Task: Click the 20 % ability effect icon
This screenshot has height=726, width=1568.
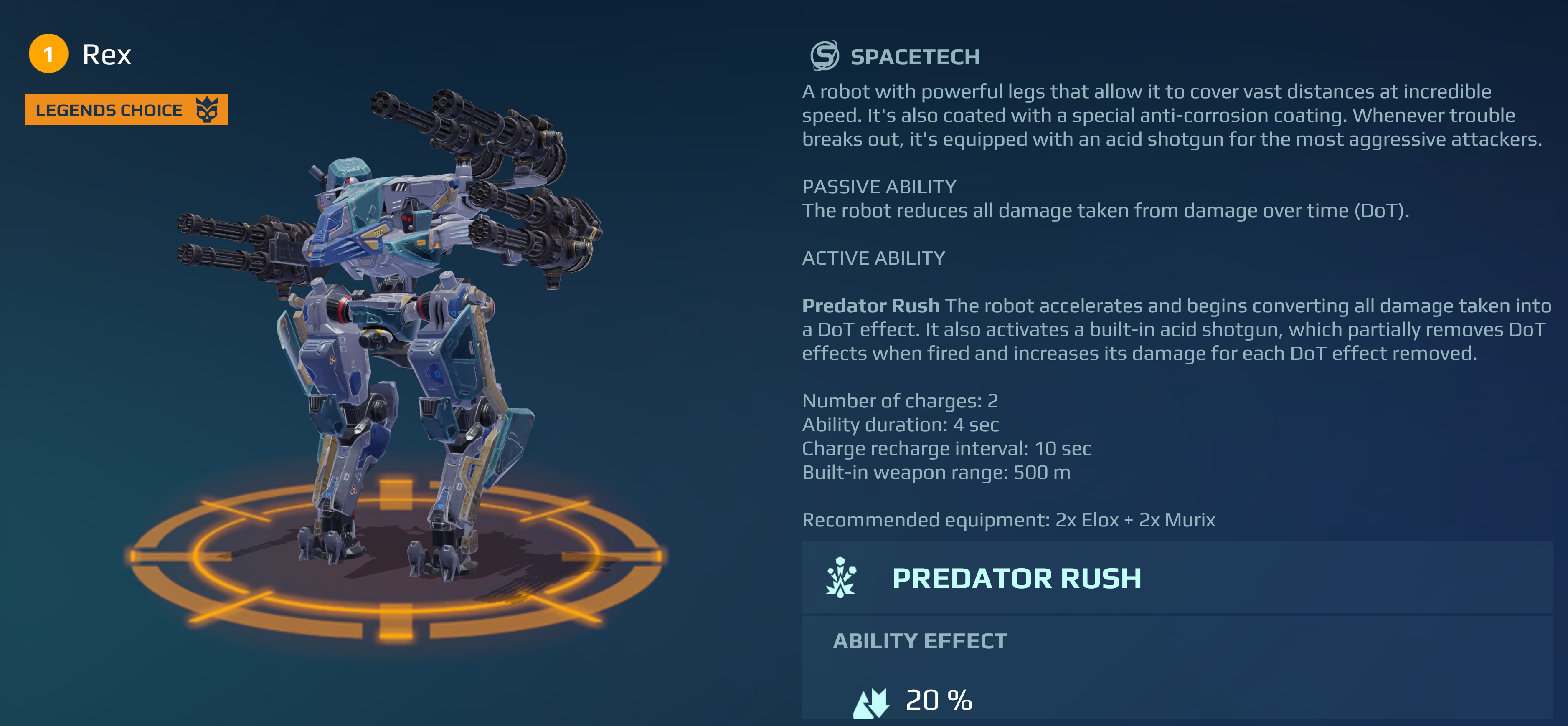Action: (871, 702)
